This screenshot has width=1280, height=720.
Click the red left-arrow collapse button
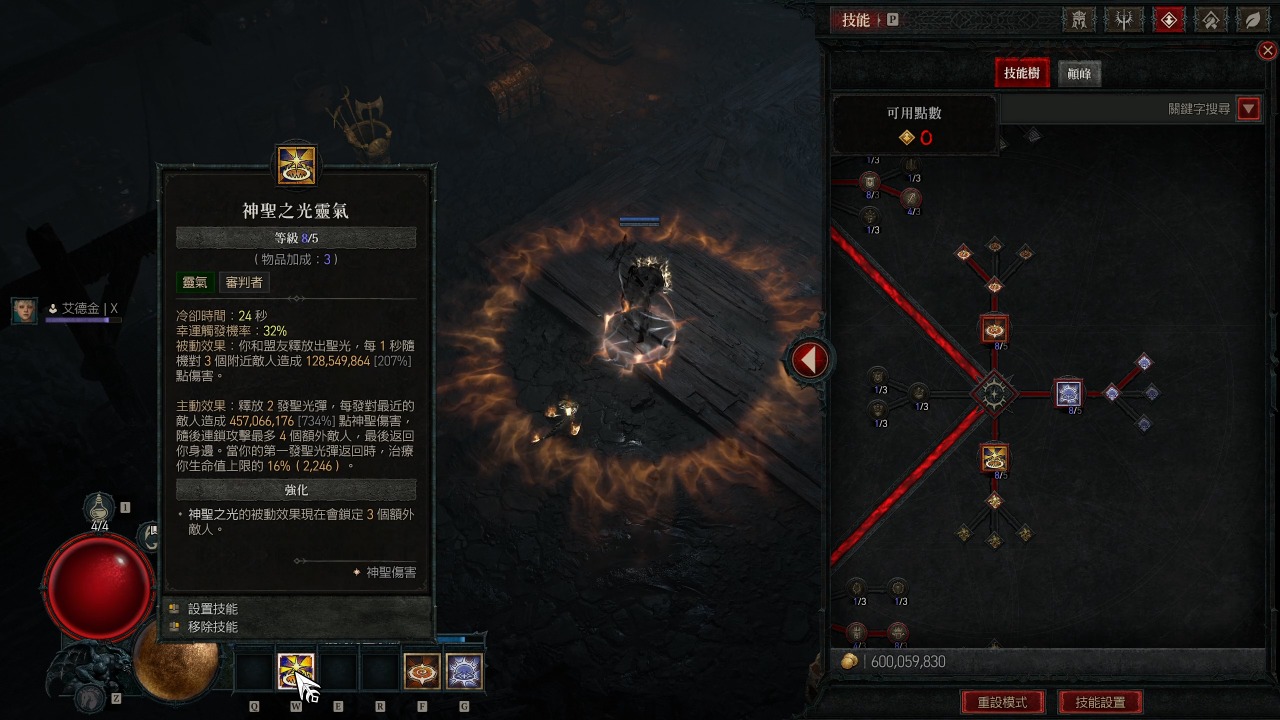(x=809, y=359)
